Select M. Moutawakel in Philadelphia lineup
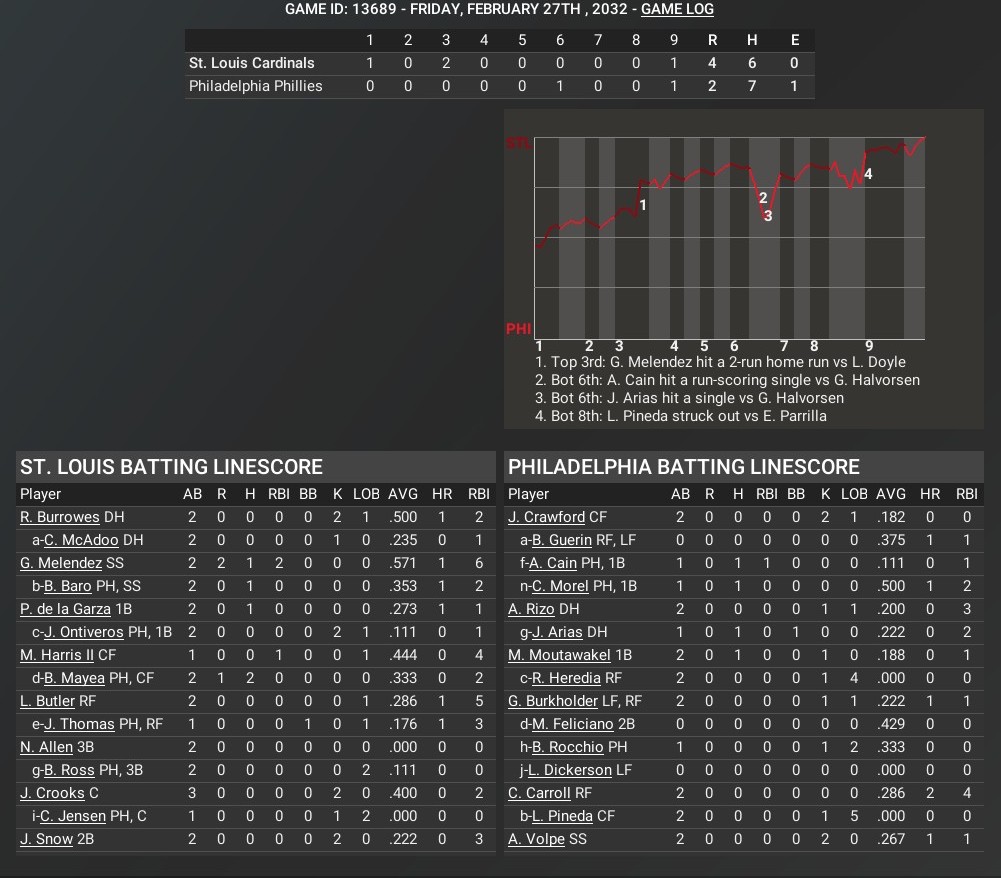The height and width of the screenshot is (878, 1001). [558, 655]
